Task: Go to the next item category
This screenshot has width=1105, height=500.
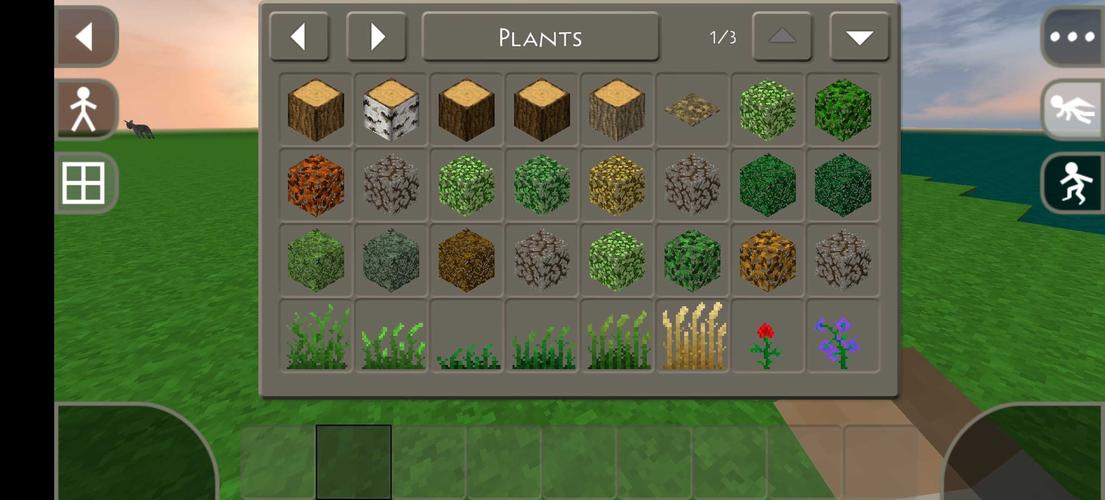Action: pyautogui.click(x=376, y=38)
